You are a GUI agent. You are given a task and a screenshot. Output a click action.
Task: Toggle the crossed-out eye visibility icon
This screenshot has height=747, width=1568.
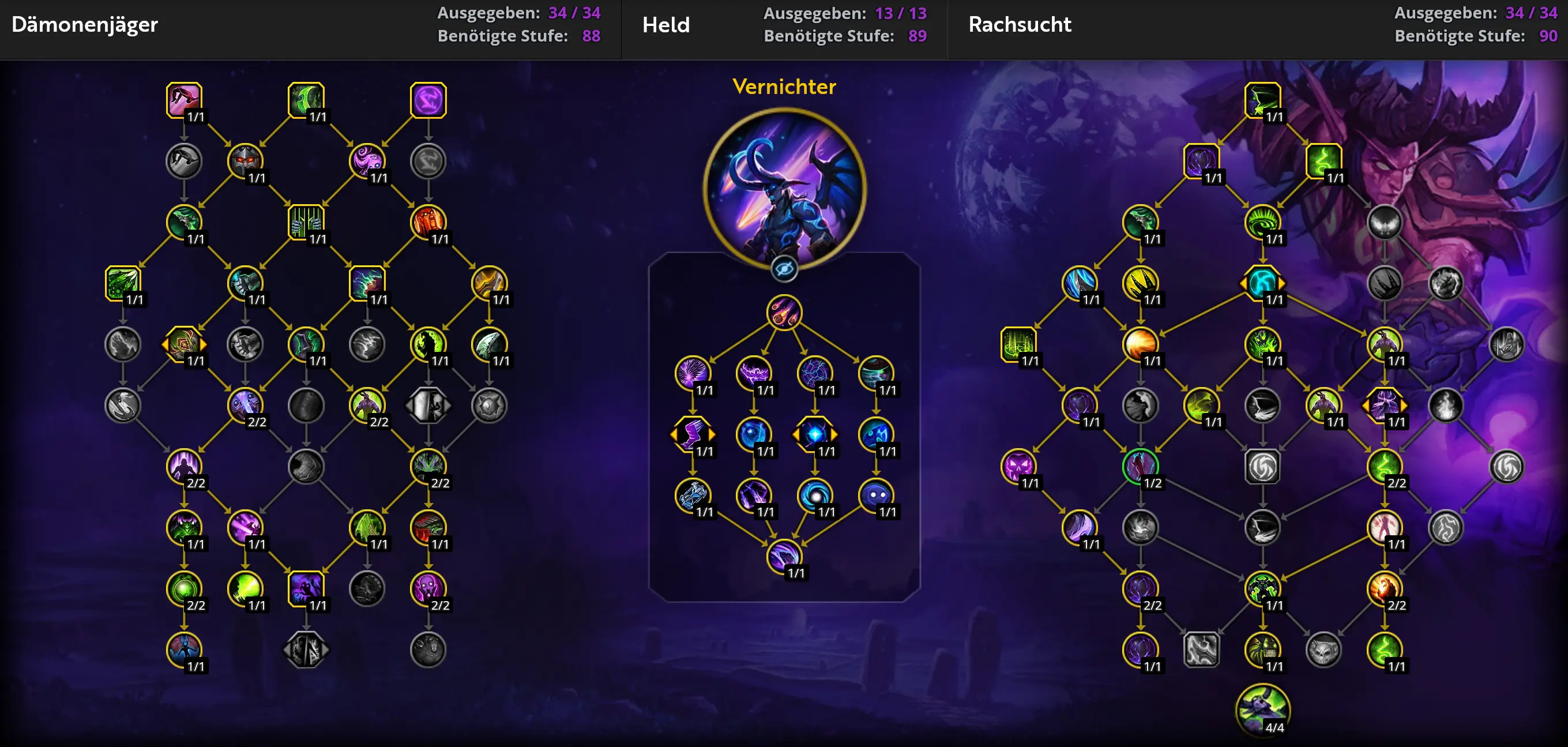[x=784, y=268]
